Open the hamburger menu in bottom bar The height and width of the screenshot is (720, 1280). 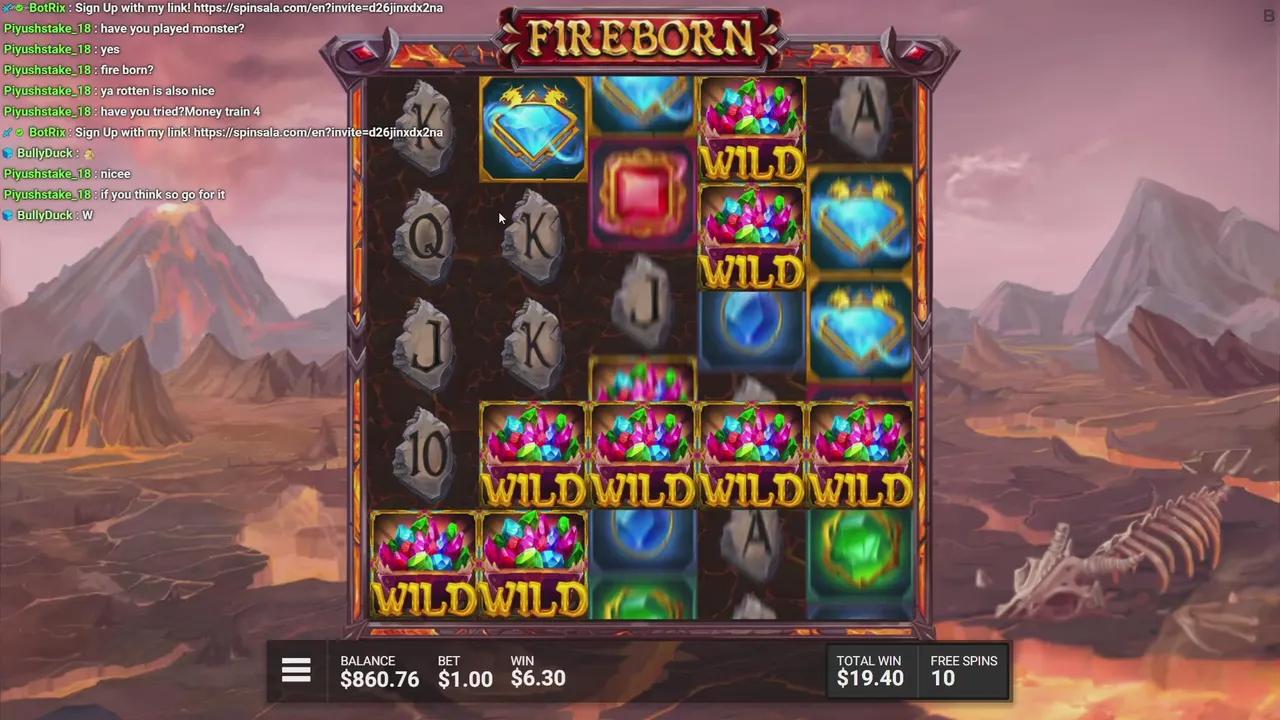coord(296,670)
